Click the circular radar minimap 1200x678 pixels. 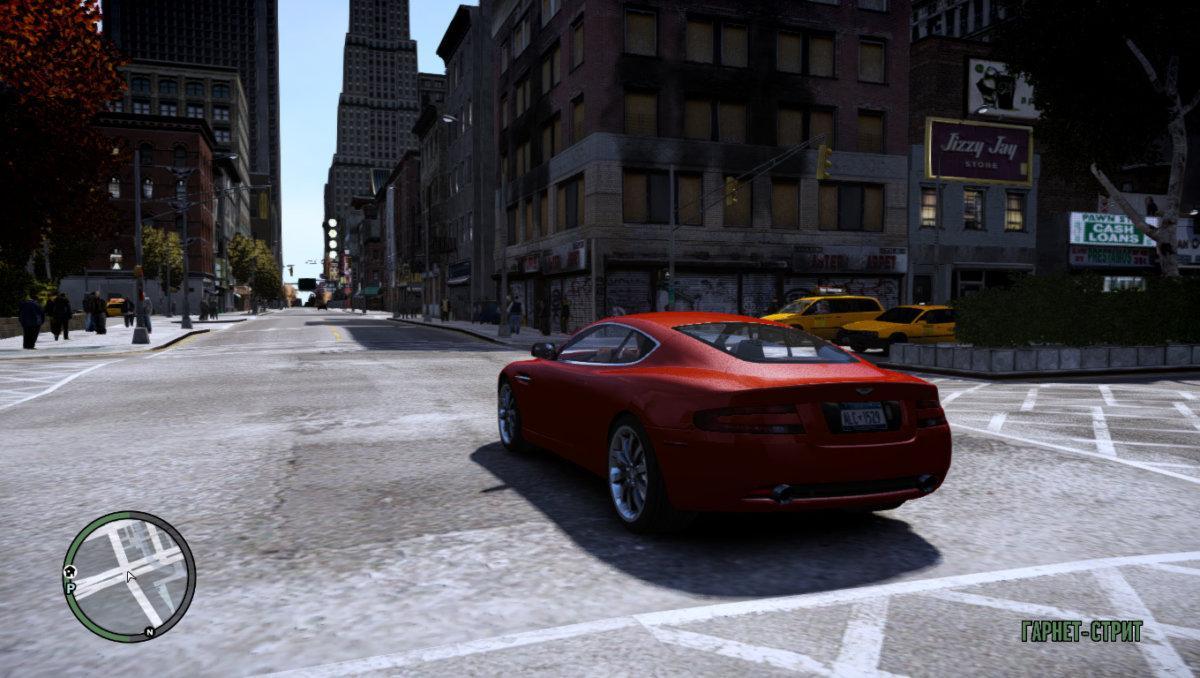(128, 576)
